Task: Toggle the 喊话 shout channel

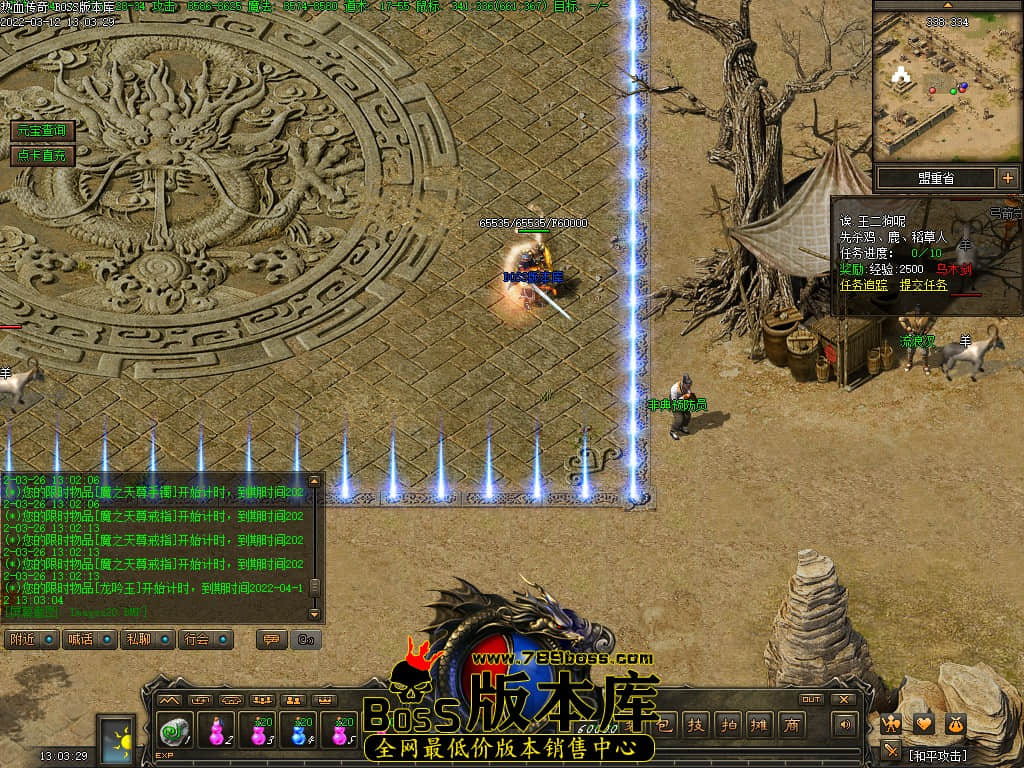Action: point(89,639)
